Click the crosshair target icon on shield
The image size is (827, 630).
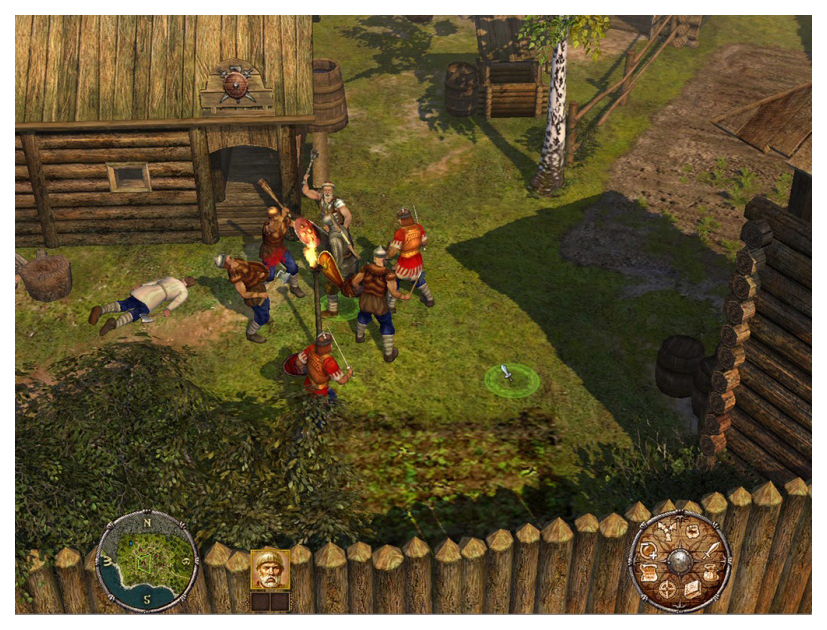[667, 589]
